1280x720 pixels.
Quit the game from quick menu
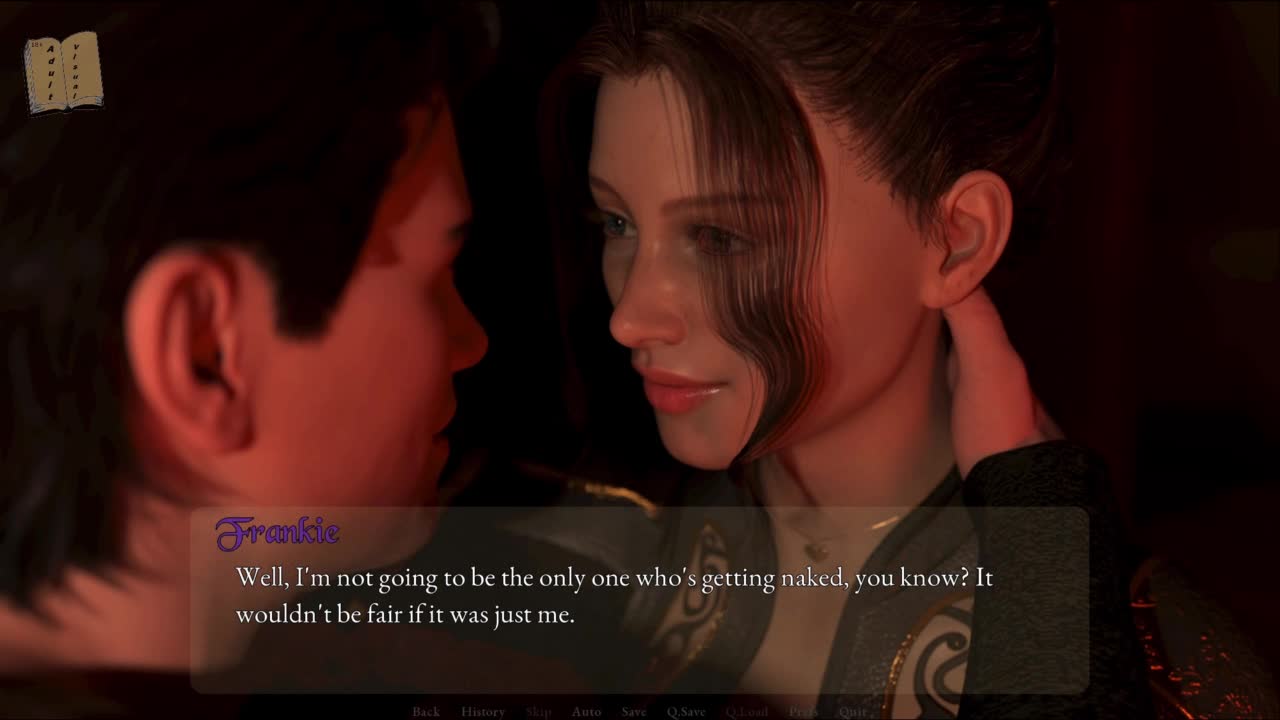click(853, 711)
